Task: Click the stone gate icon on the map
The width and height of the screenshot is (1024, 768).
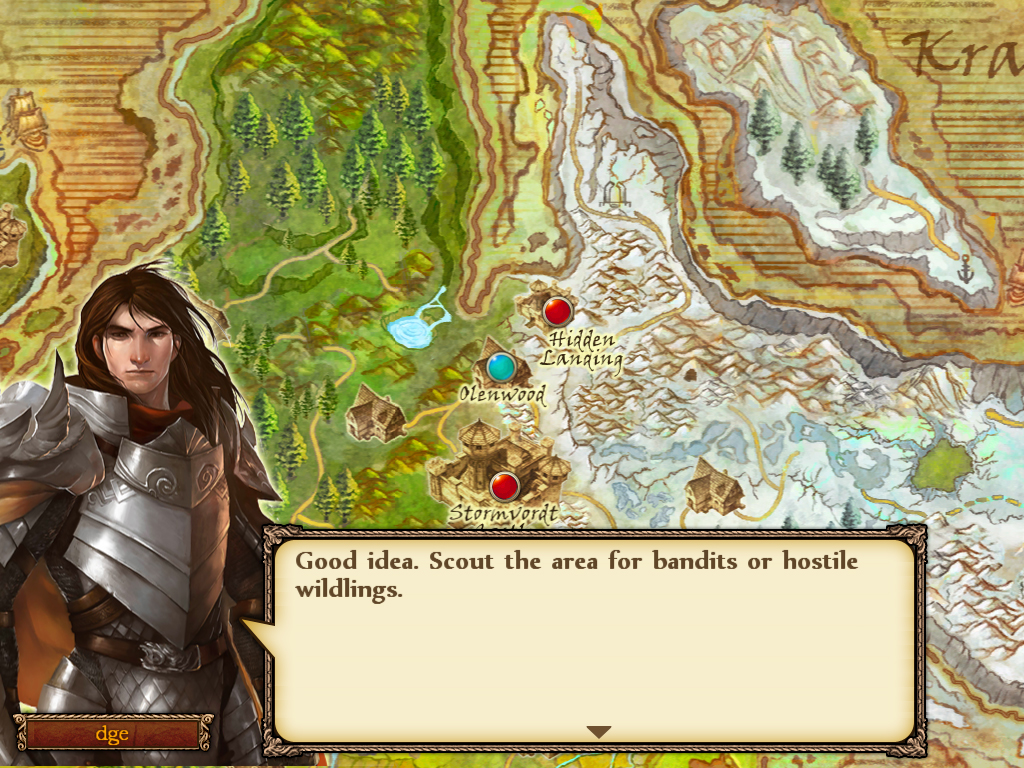Action: pyautogui.click(x=613, y=192)
